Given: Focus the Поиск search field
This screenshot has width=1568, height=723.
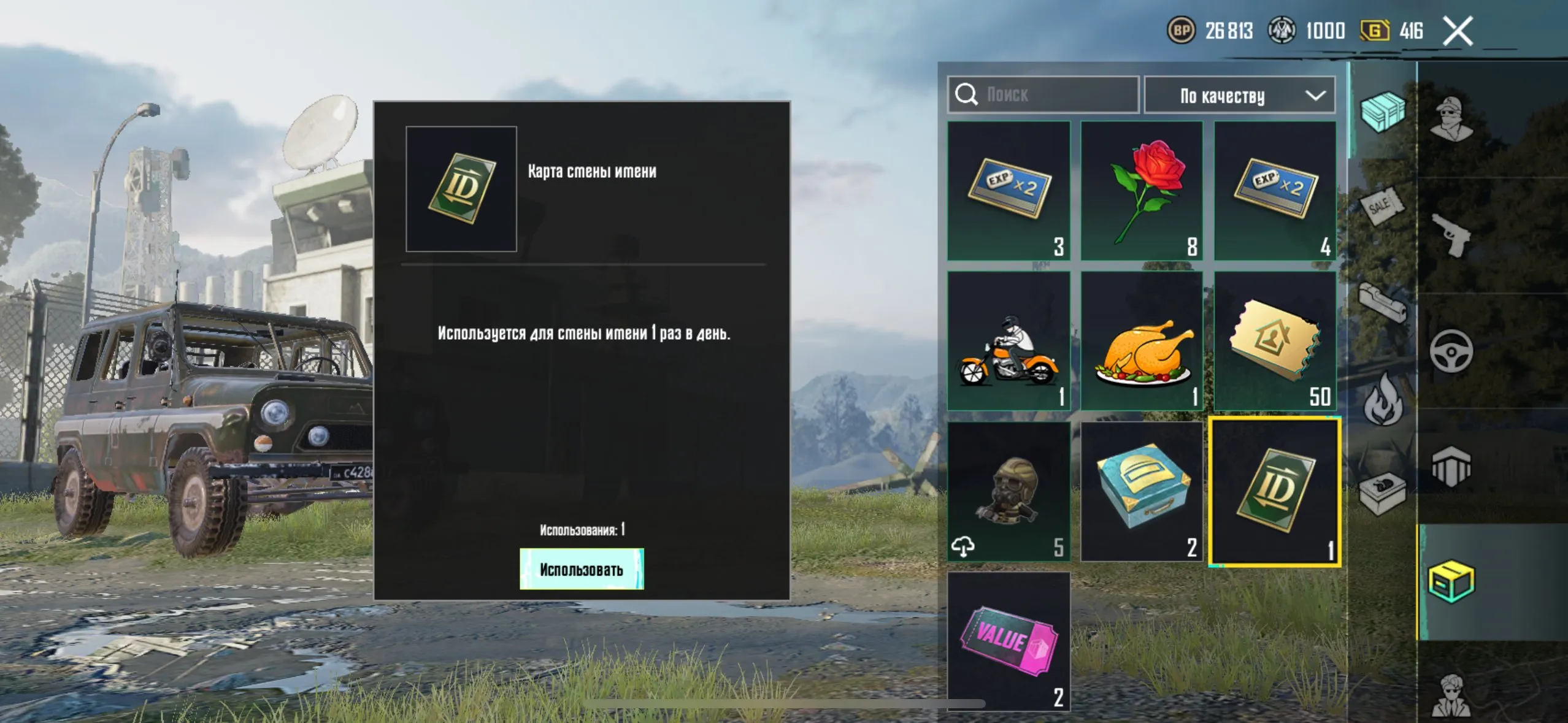Looking at the screenshot, I should click(x=1043, y=94).
